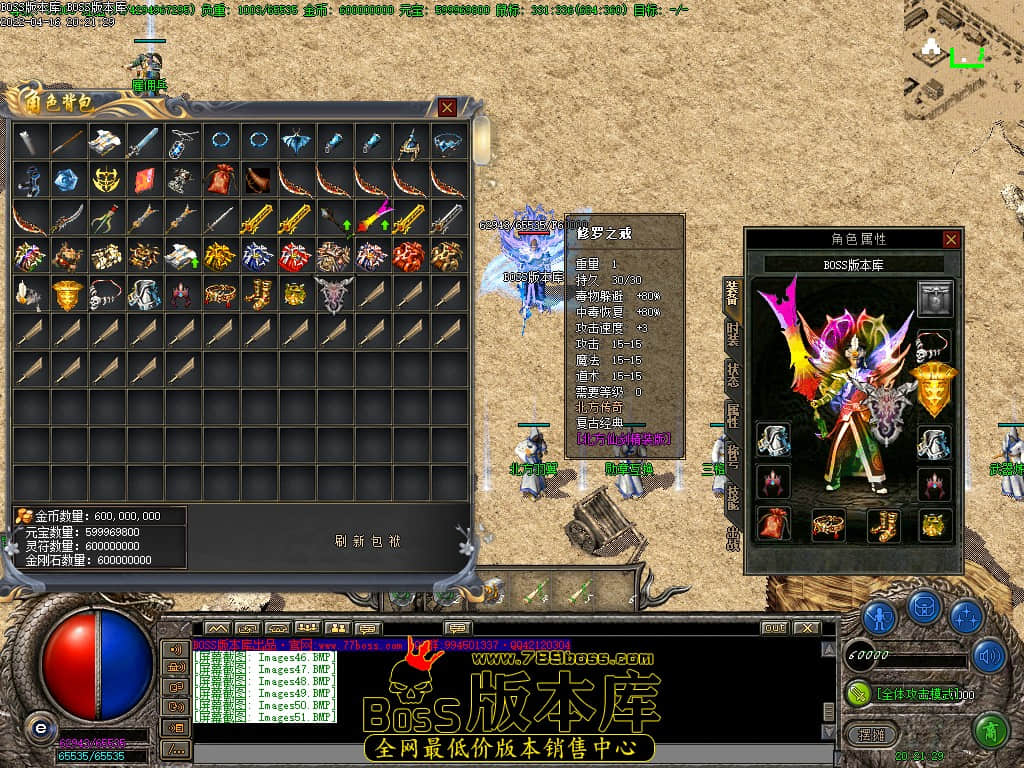Pick the blue crystal gem in backpack
This screenshot has width=1024, height=768.
[x=68, y=180]
